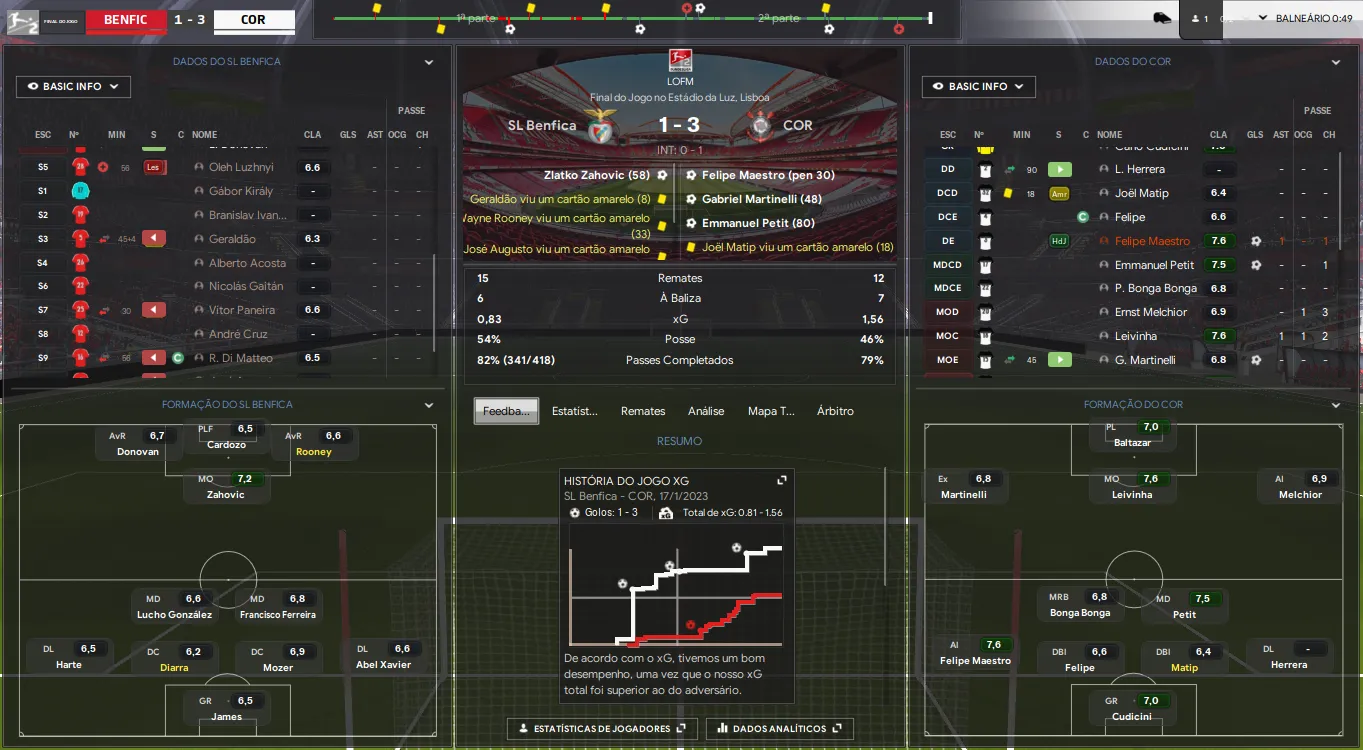The width and height of the screenshot is (1363, 750).
Task: Switch to the Estatísticas tab
Action: (575, 411)
